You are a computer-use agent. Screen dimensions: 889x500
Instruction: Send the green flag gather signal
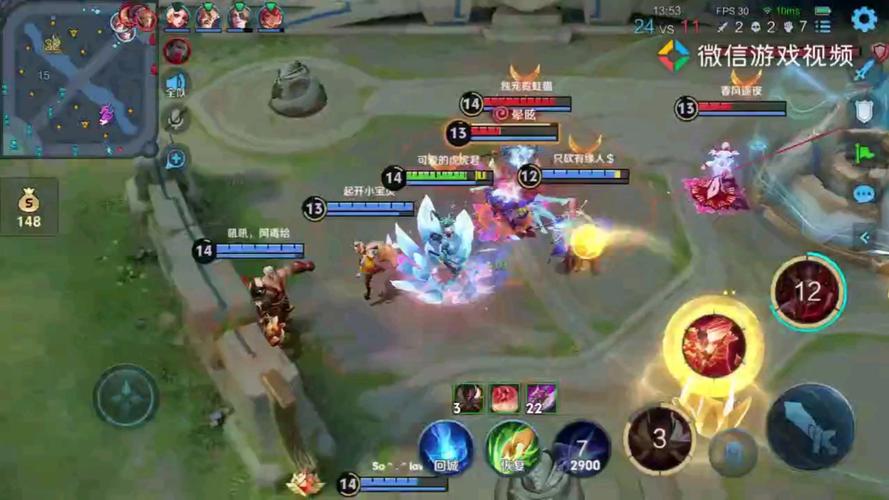pos(864,153)
